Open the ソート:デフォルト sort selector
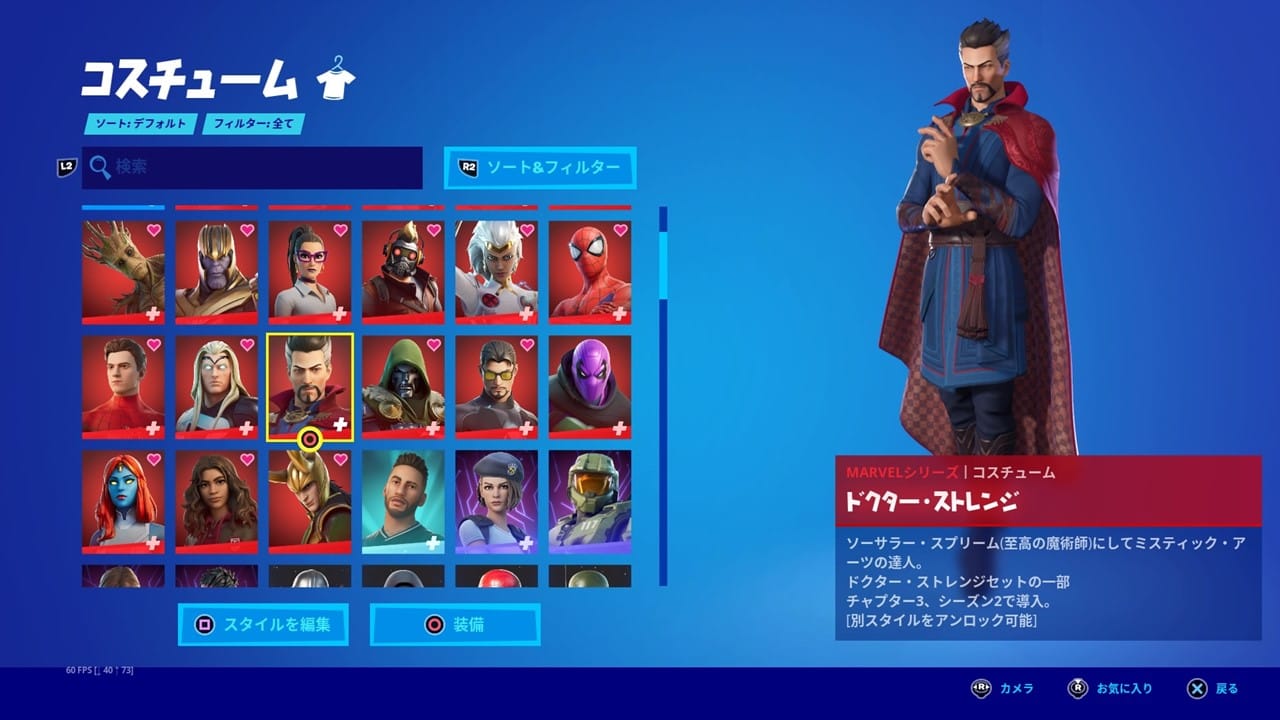The image size is (1280, 720). tap(139, 125)
